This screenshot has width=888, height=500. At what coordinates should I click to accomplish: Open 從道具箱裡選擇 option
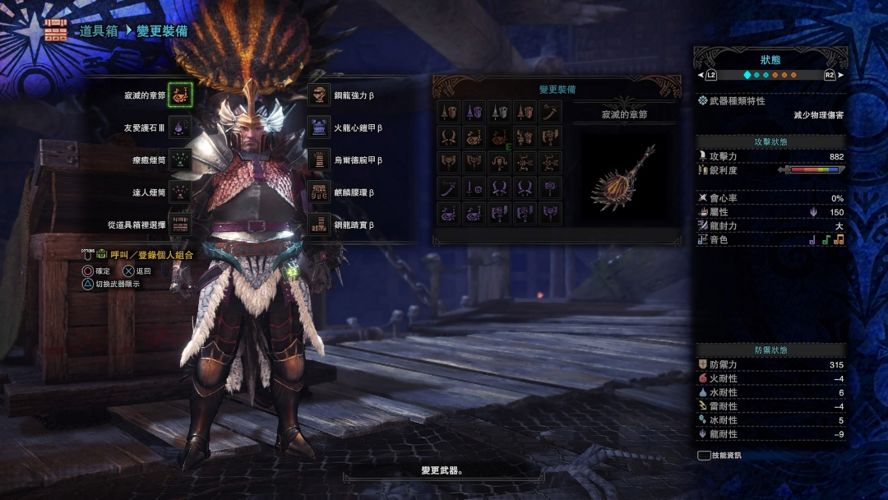pos(180,224)
